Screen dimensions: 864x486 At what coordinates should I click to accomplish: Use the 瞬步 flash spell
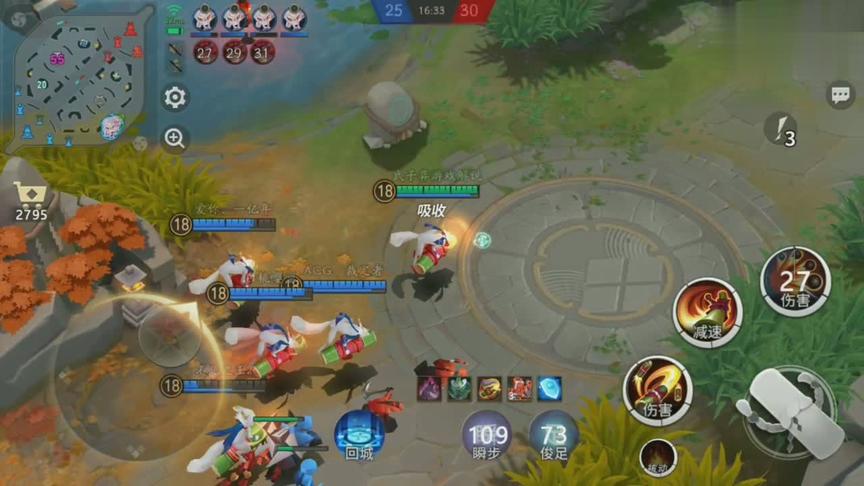tap(487, 436)
